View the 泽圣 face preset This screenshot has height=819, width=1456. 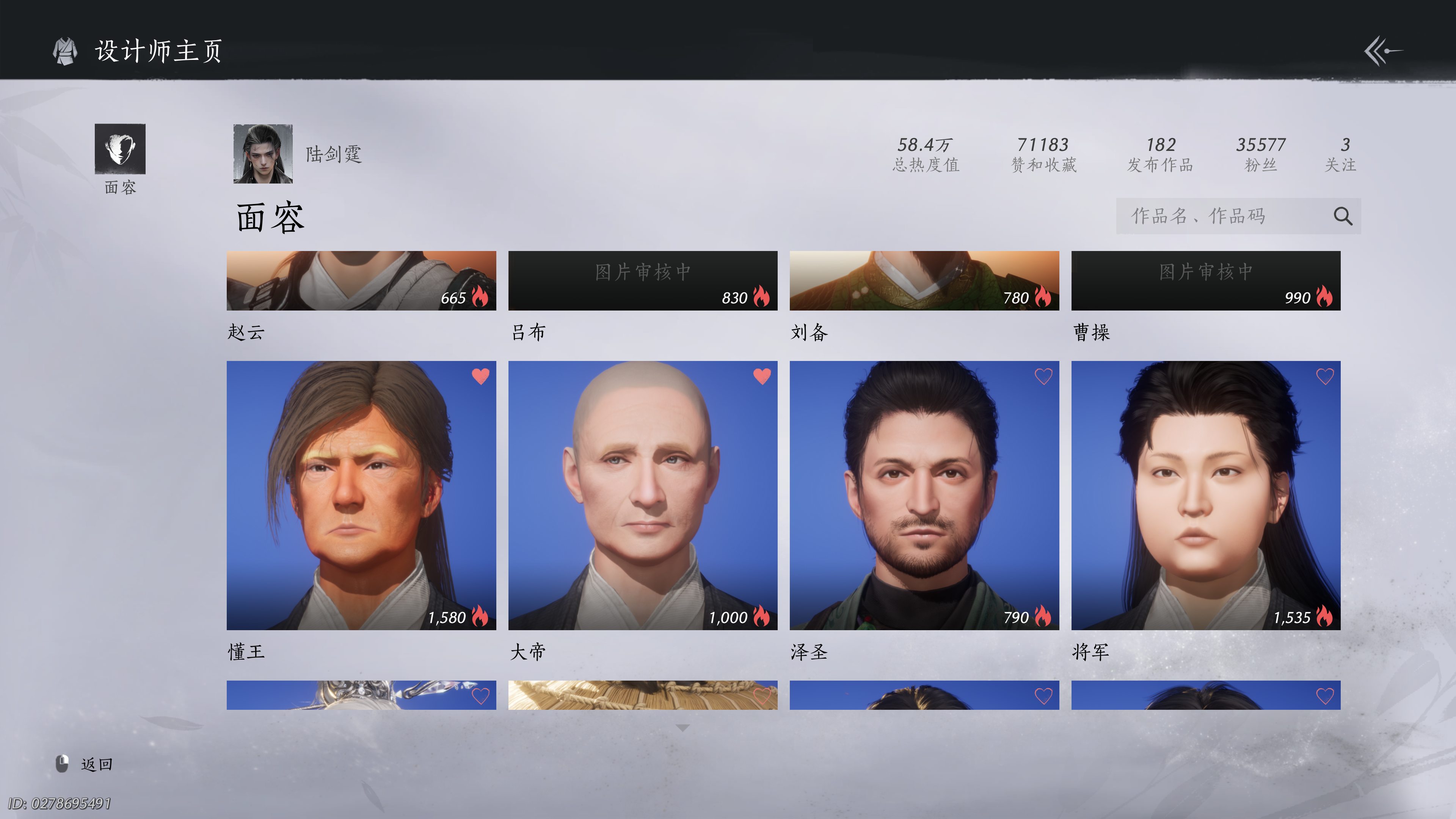[x=924, y=495]
